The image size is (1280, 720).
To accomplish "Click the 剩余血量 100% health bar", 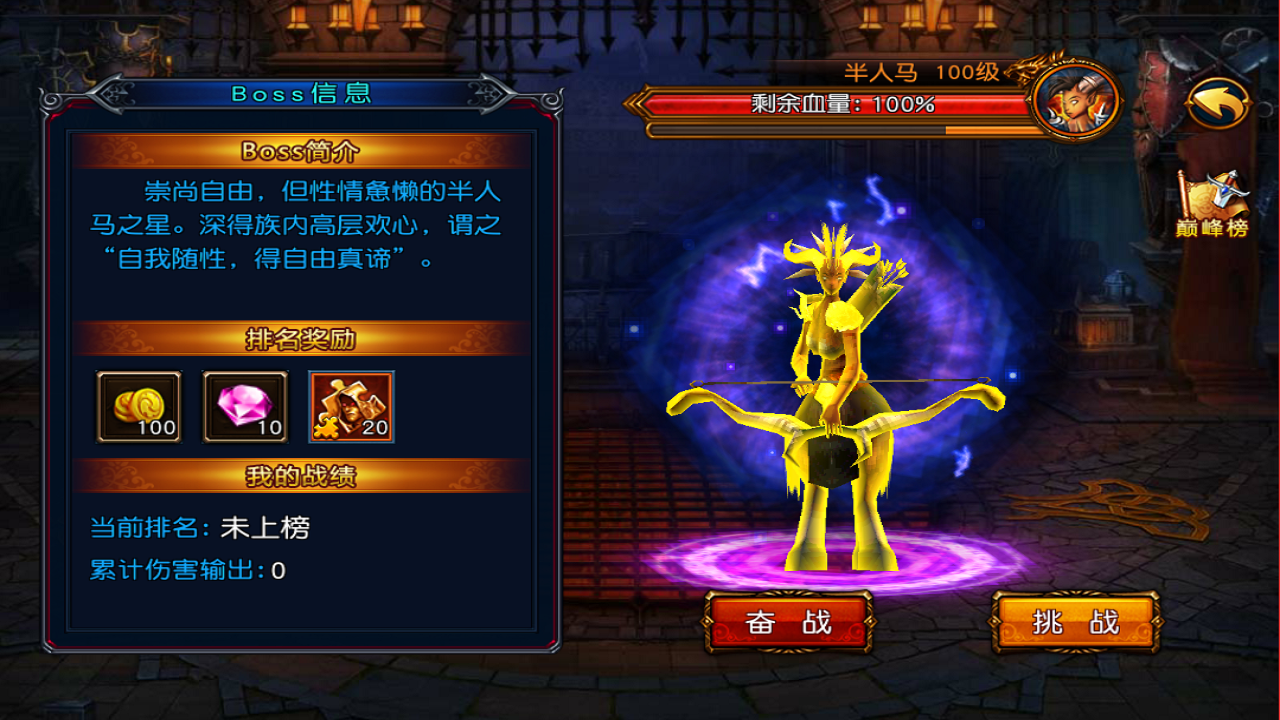I will click(838, 104).
